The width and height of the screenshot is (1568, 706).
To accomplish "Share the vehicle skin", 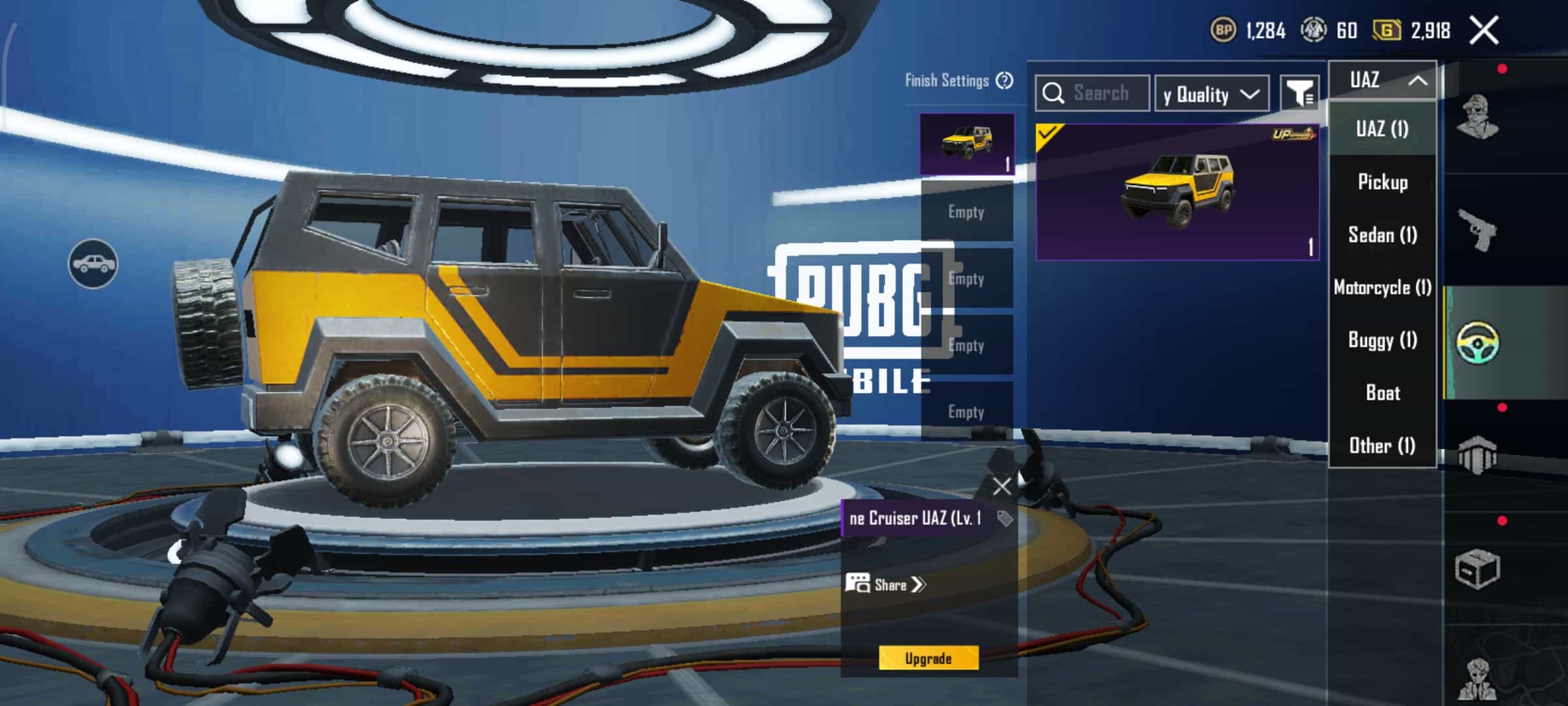I will (886, 584).
